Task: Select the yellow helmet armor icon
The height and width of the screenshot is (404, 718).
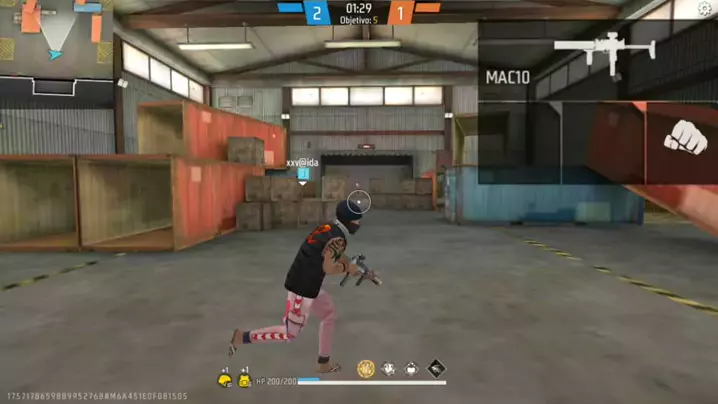Action: (x=225, y=380)
